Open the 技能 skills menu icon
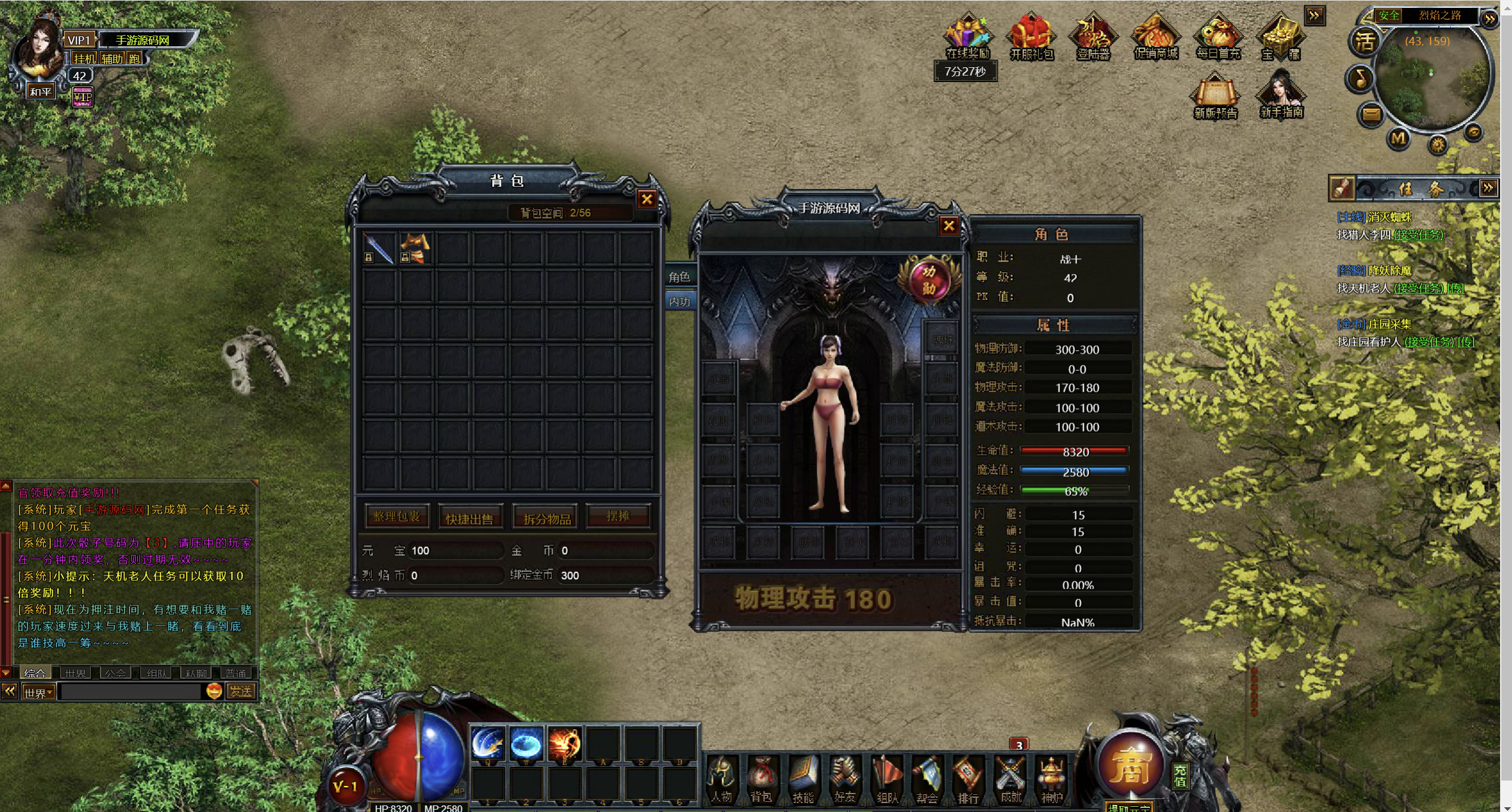Viewport: 1512px width, 812px height. click(803, 779)
